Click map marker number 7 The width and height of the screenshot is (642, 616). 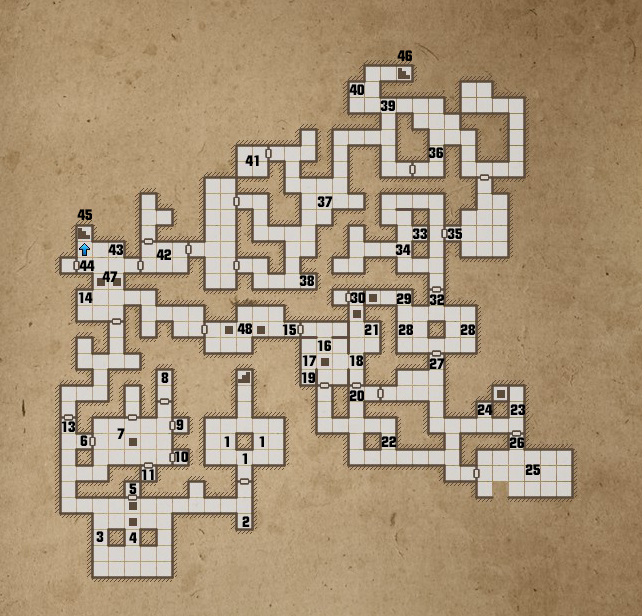[x=120, y=434]
